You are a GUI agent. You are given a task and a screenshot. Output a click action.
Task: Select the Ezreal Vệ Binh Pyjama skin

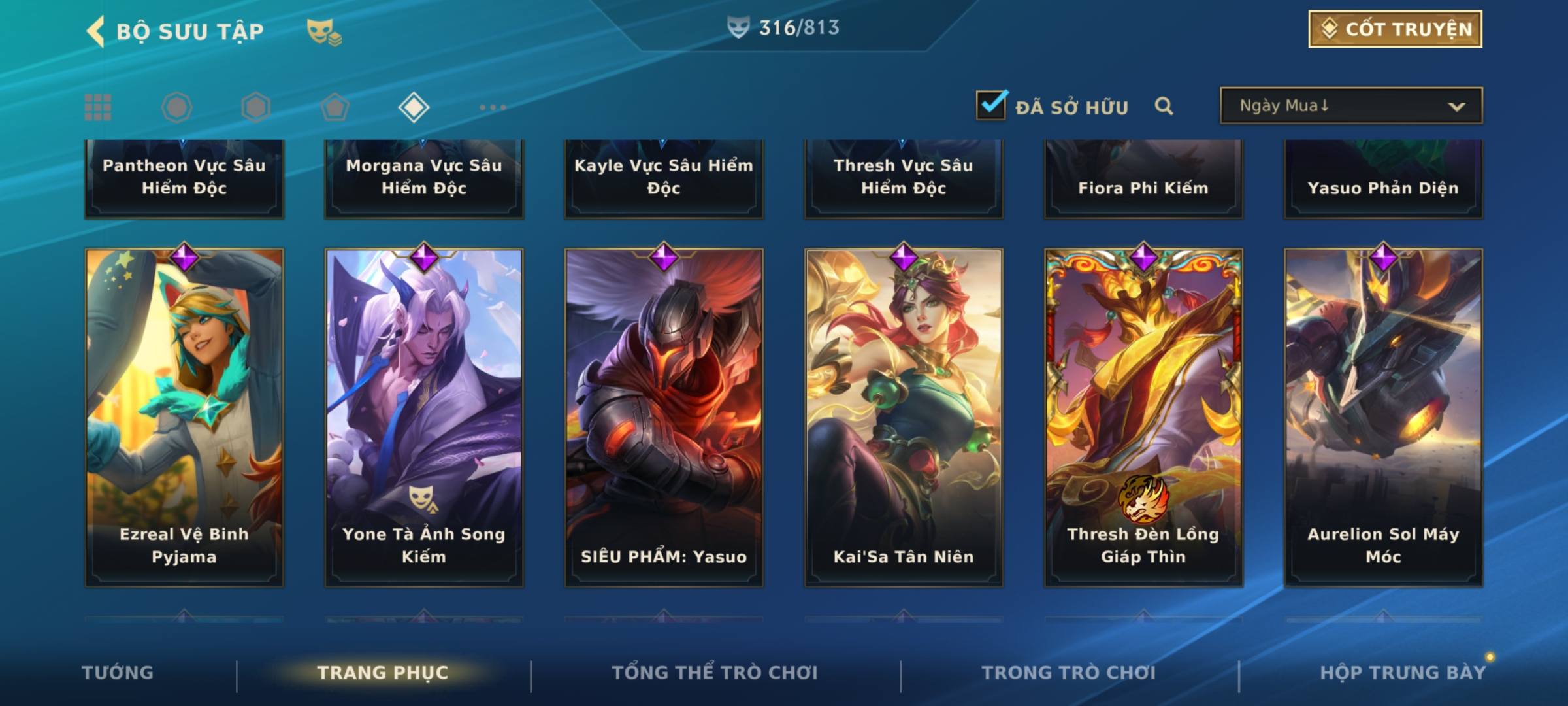(184, 417)
